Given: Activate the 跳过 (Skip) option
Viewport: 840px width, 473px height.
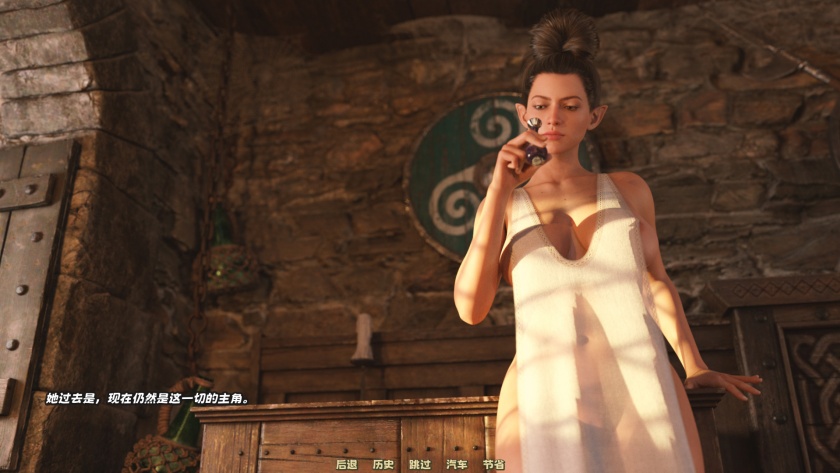Looking at the screenshot, I should pos(420,464).
